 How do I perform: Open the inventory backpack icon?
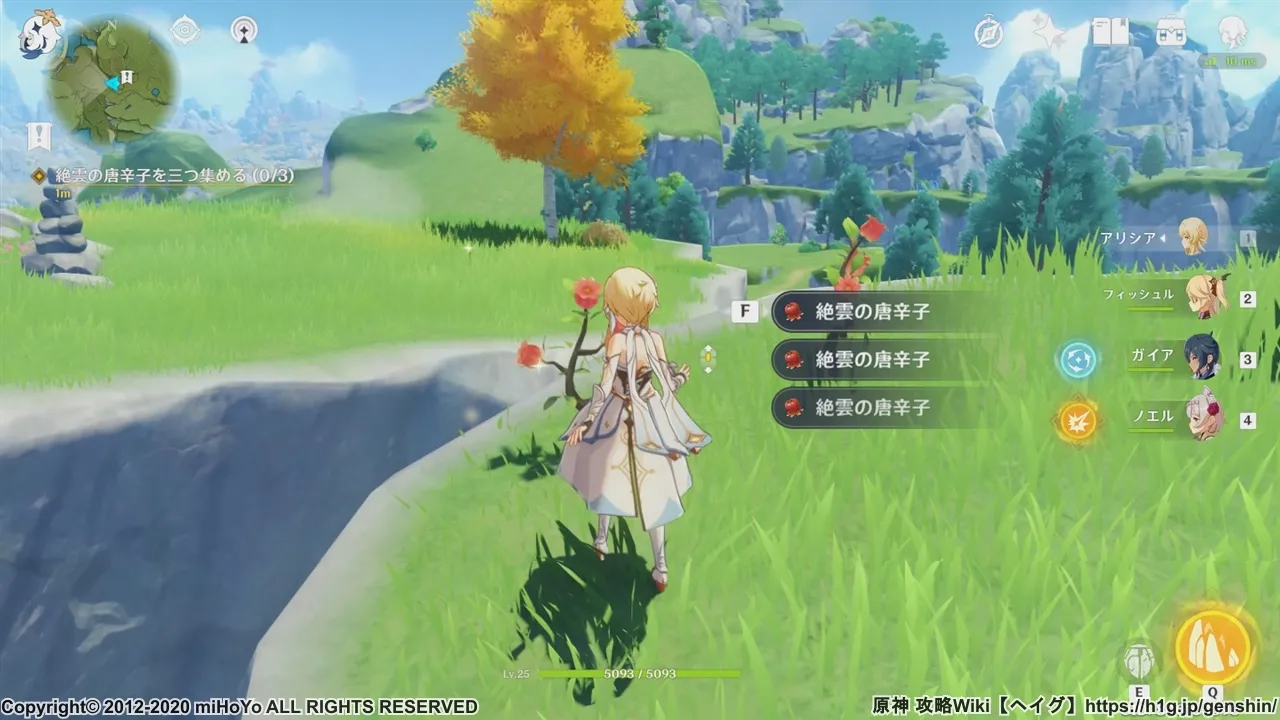point(1171,33)
